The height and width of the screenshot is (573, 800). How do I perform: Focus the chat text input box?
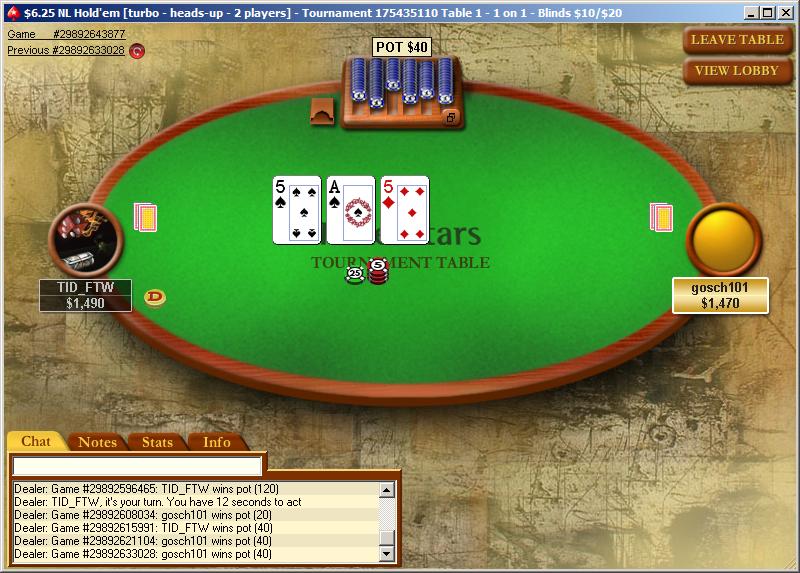tap(137, 466)
